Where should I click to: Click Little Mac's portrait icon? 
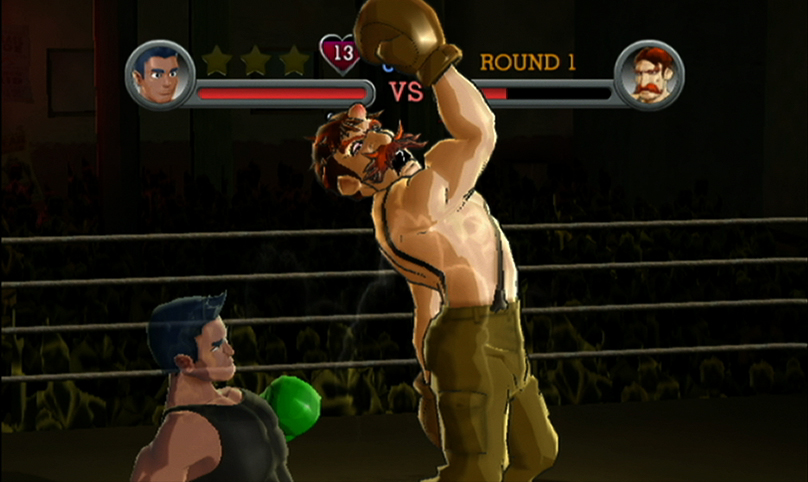pos(160,75)
